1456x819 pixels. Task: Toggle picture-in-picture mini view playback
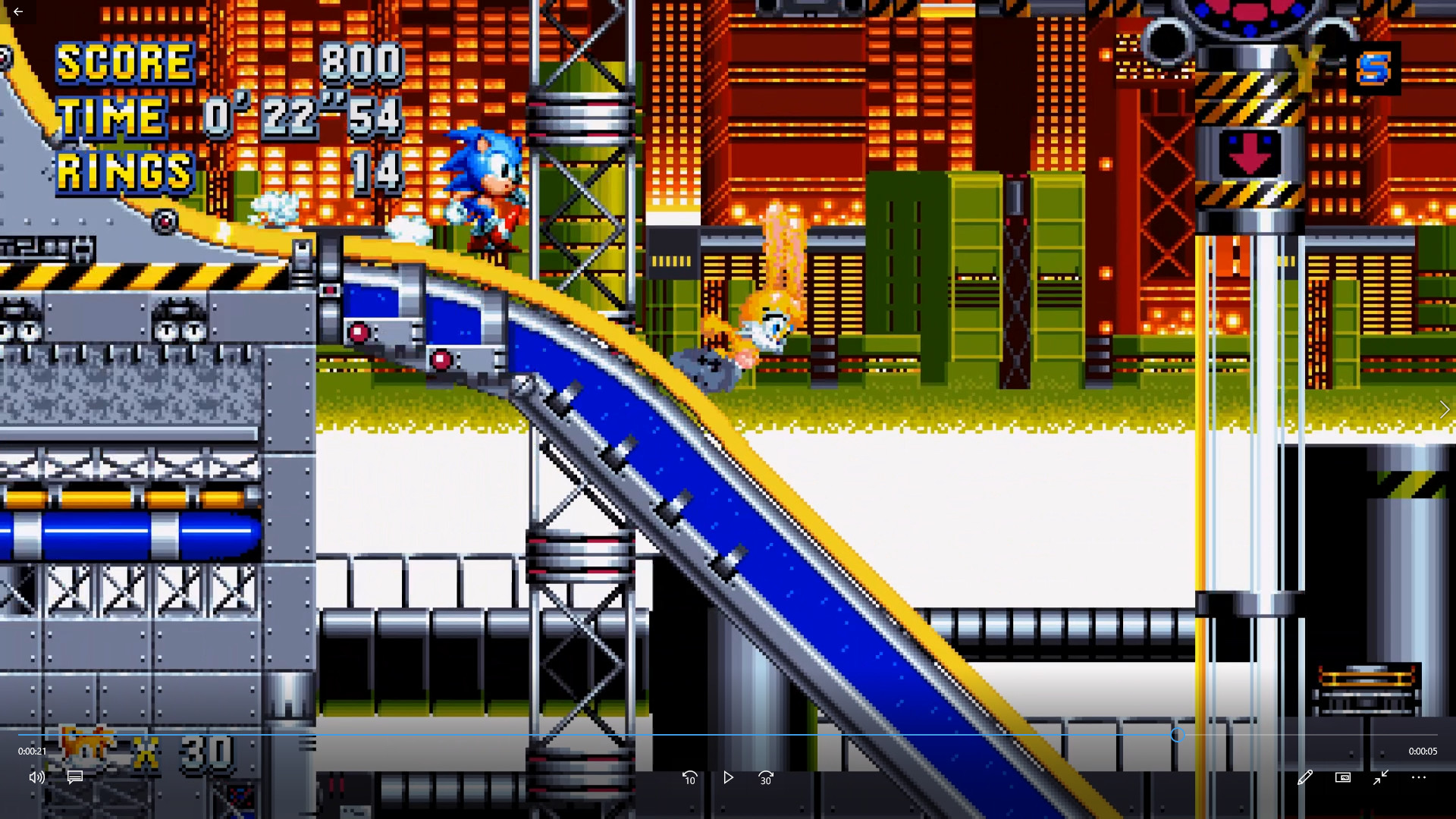click(1343, 777)
